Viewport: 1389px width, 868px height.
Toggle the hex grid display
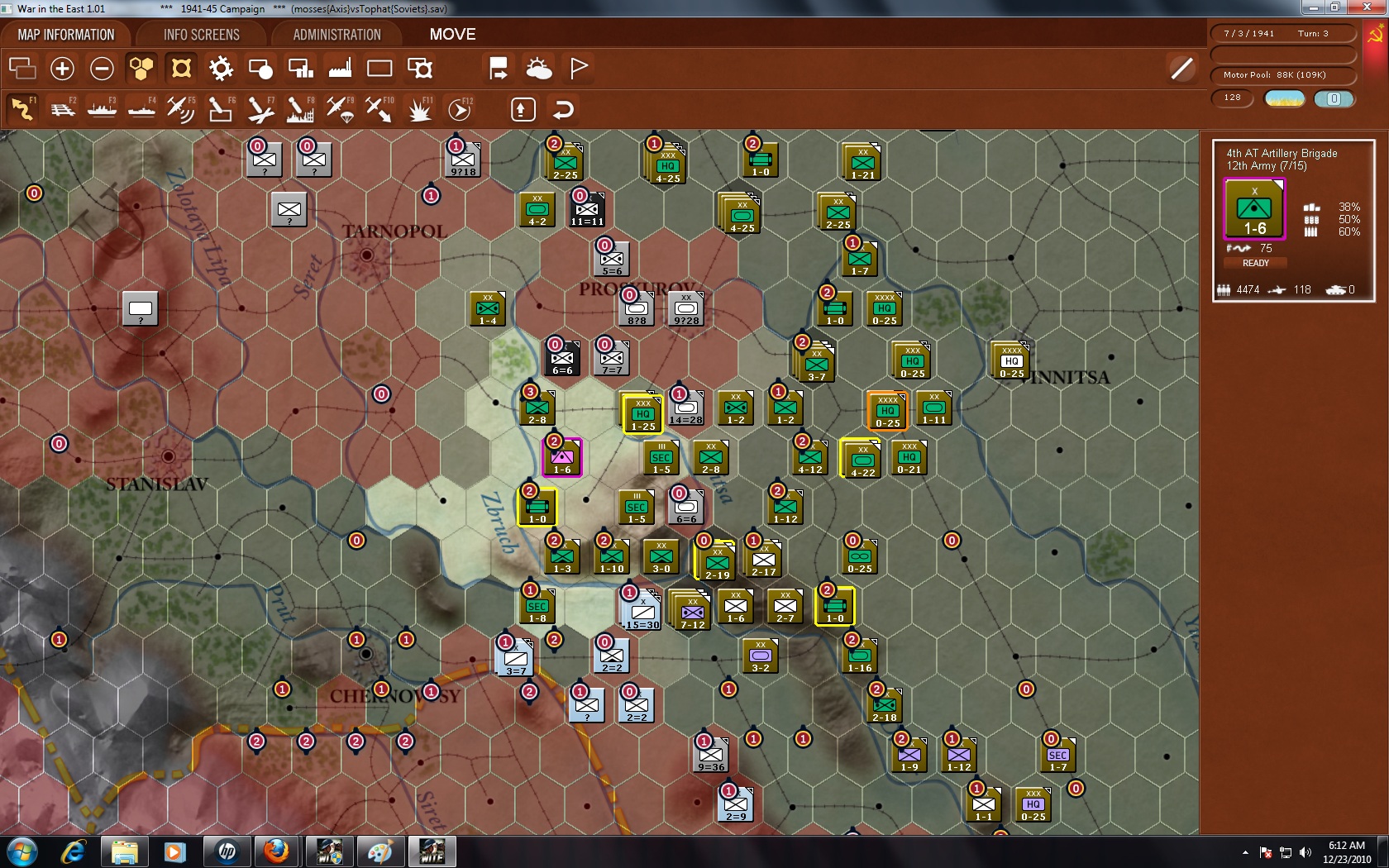[141, 69]
